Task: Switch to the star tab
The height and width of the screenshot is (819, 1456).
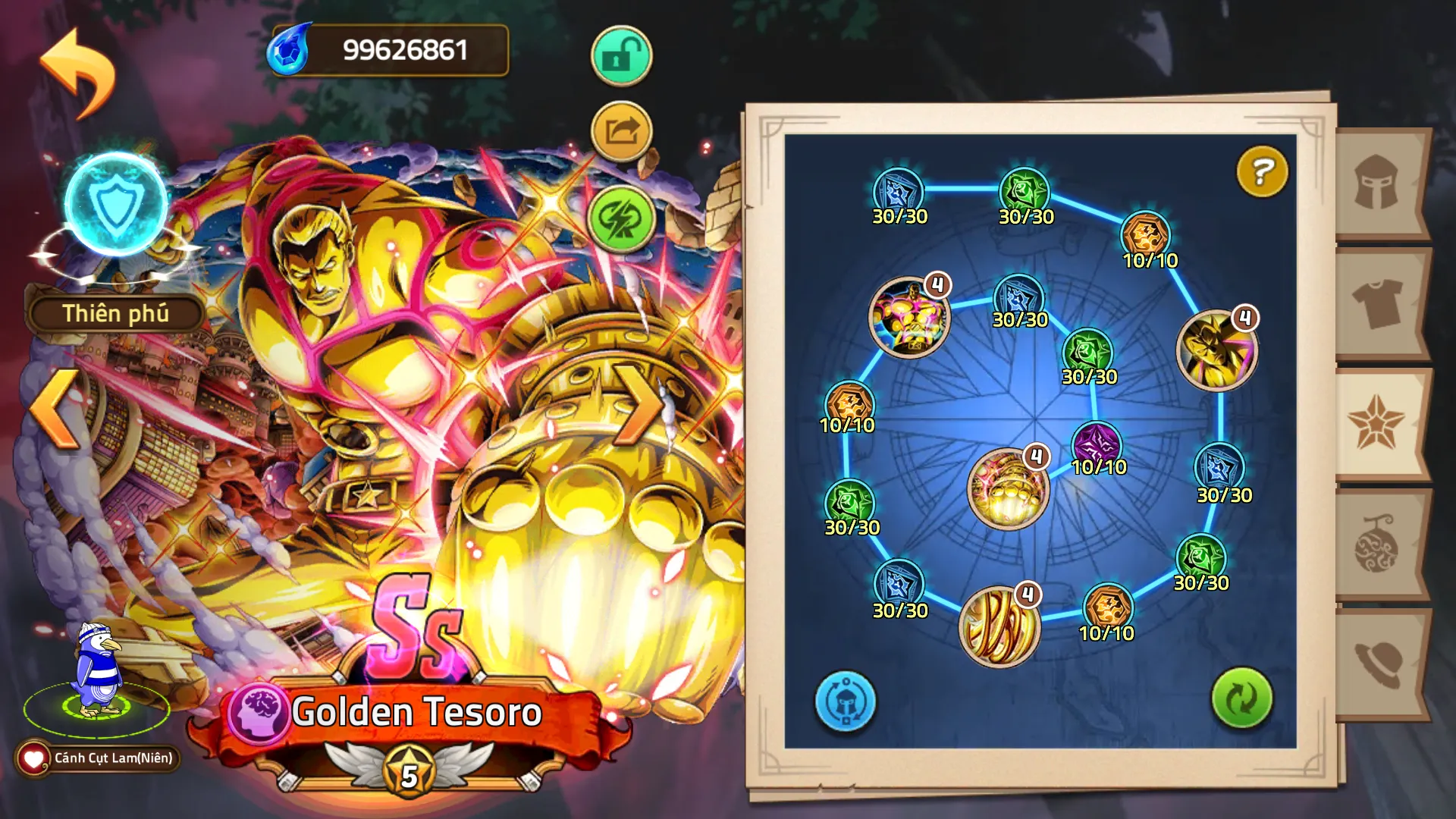Action: [x=1377, y=425]
